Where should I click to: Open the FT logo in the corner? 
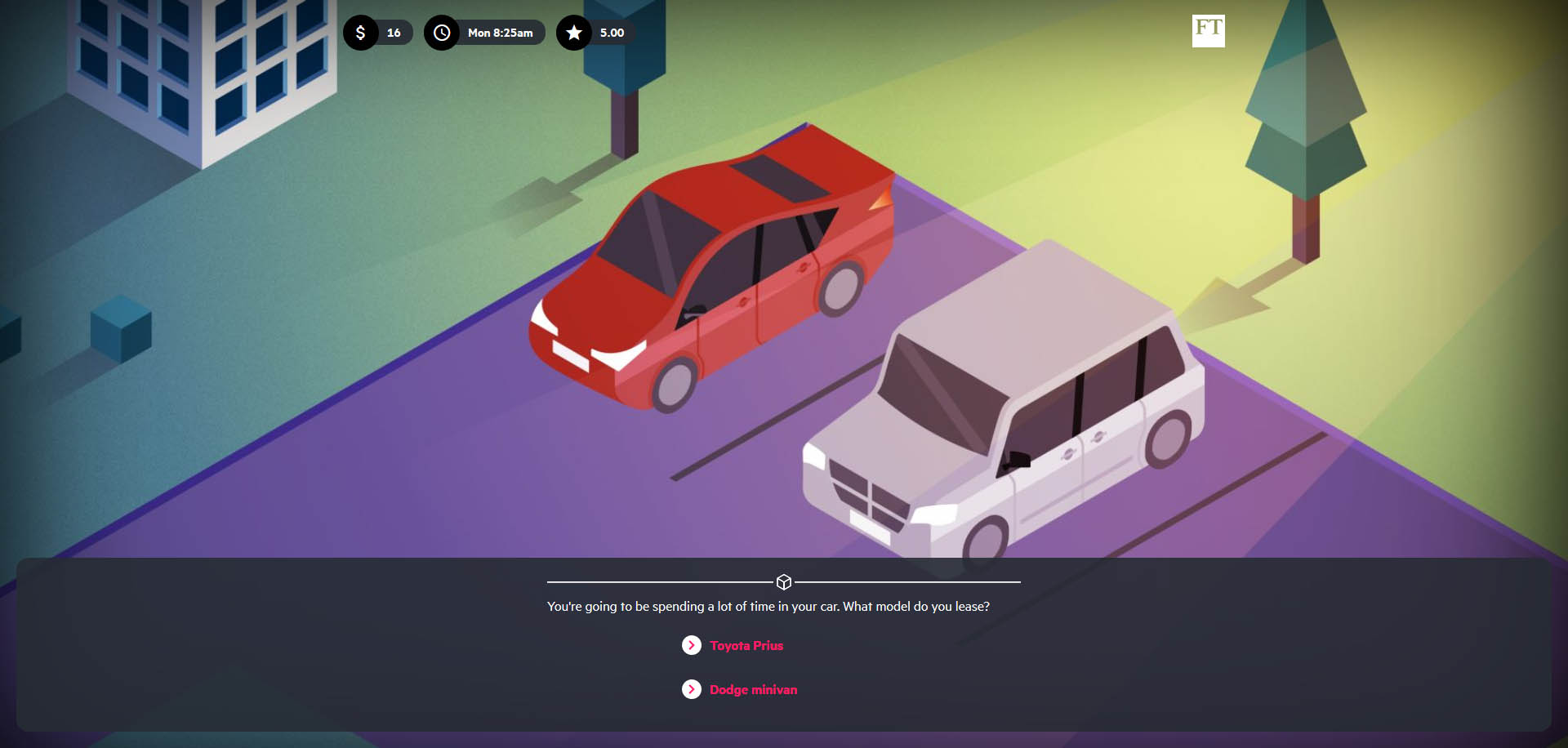click(x=1209, y=31)
